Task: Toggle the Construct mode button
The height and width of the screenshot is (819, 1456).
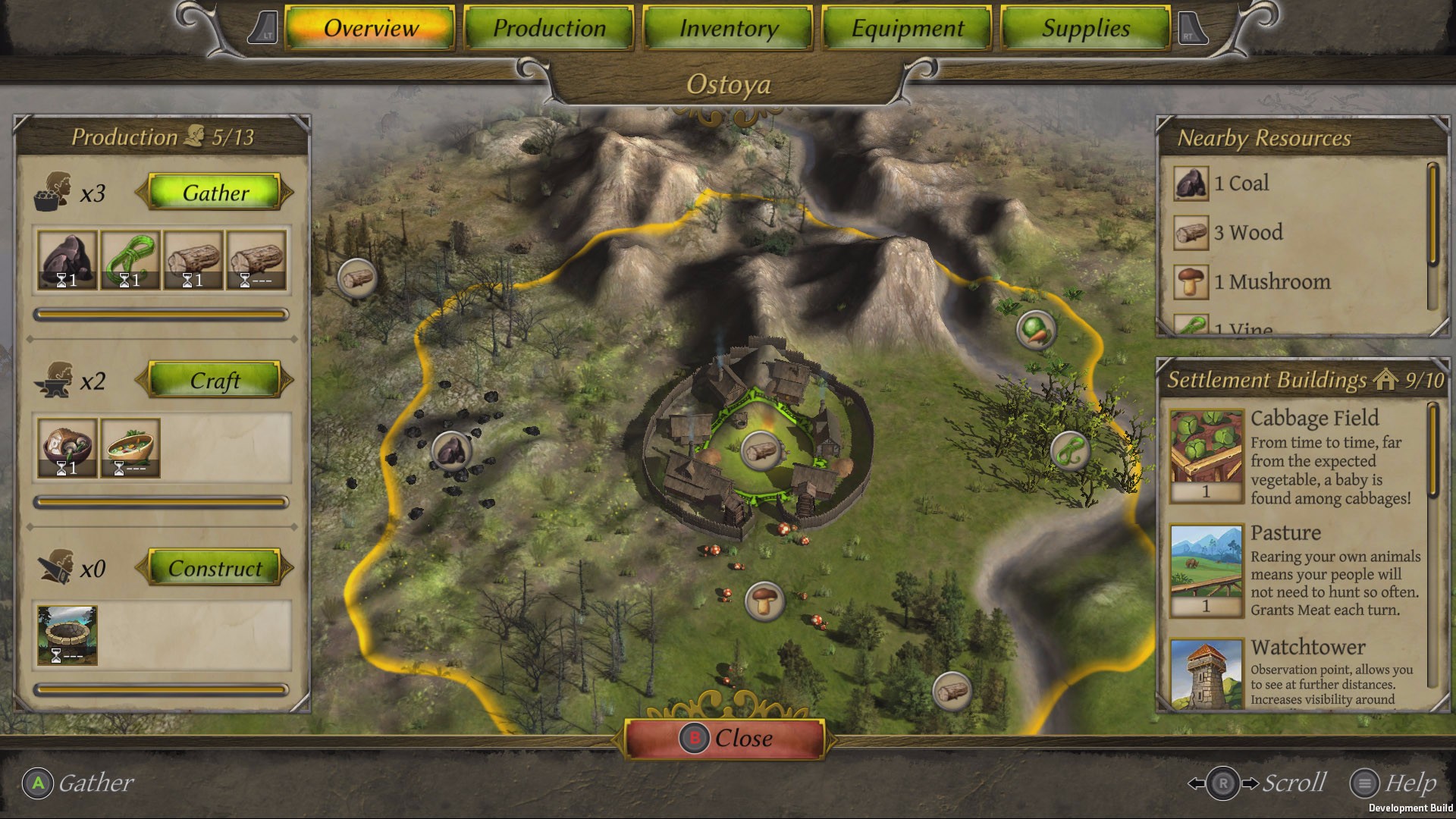Action: (x=215, y=568)
